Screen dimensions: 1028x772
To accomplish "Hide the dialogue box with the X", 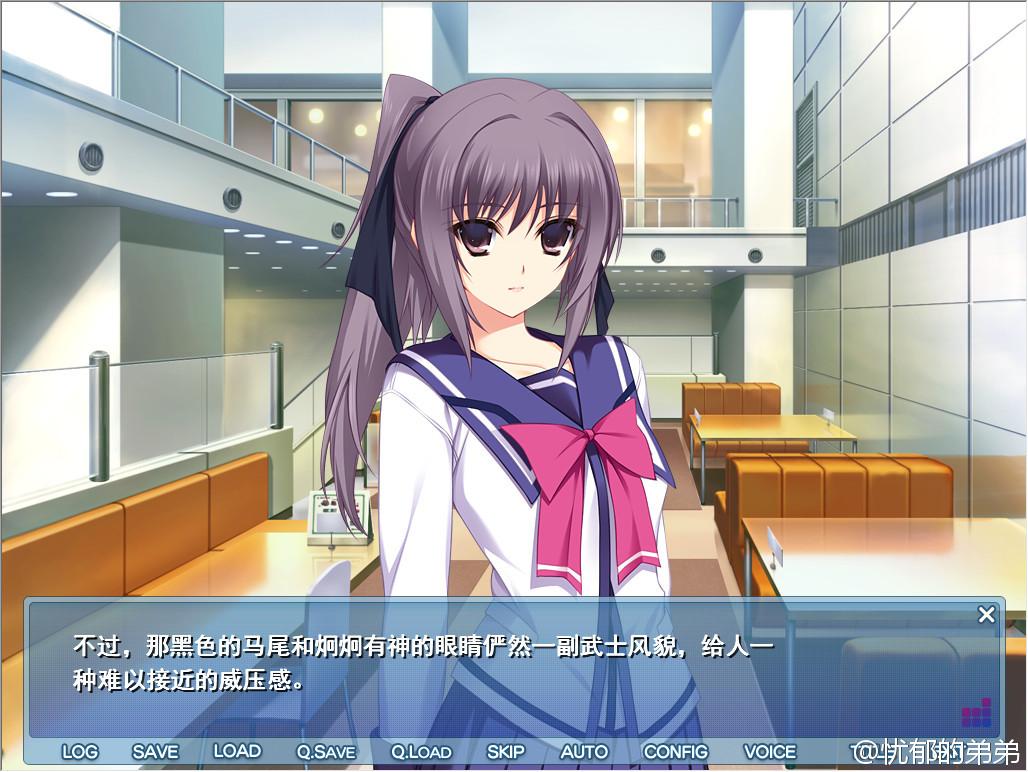I will tap(986, 615).
